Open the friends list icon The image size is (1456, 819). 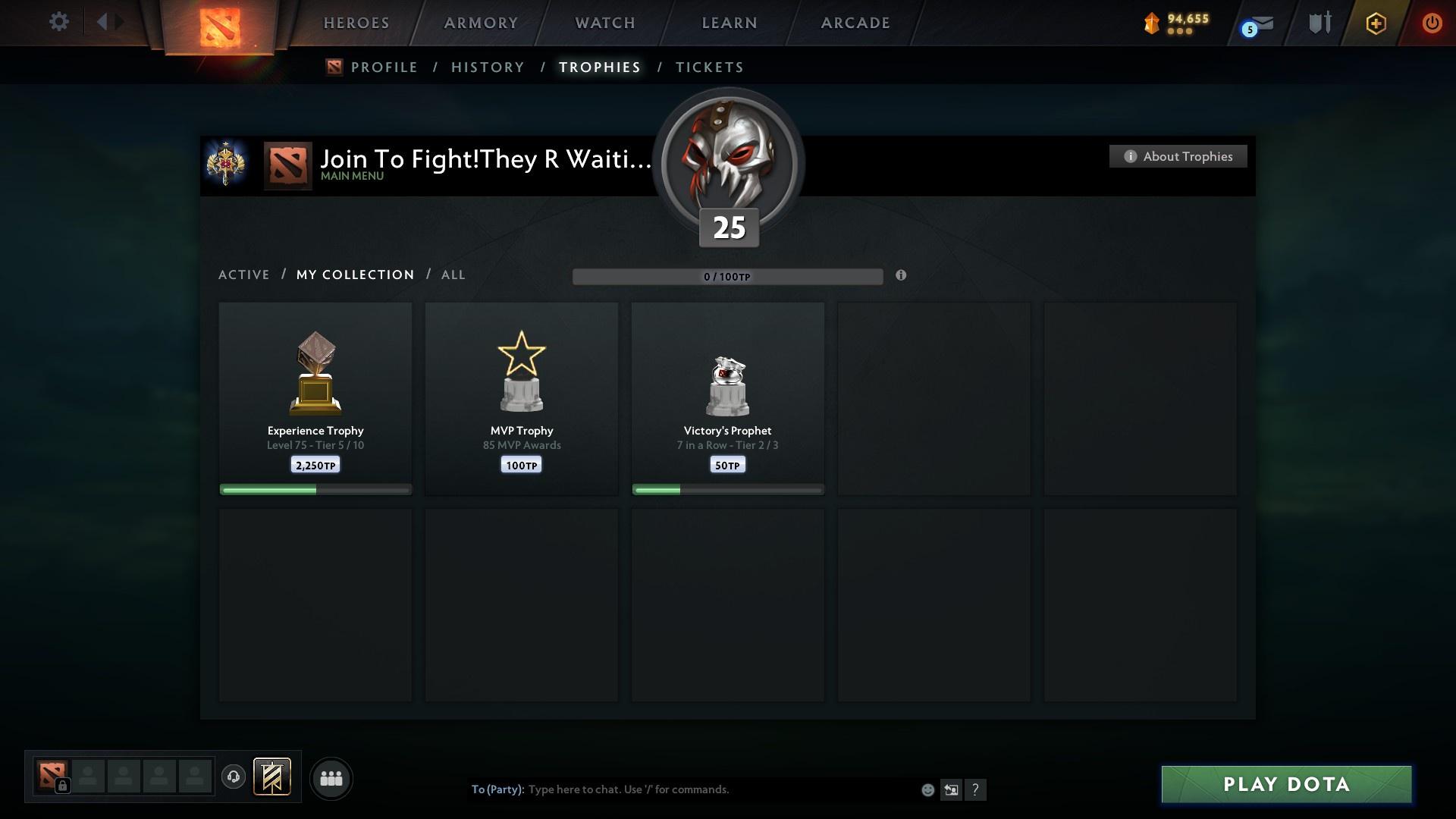[x=331, y=778]
